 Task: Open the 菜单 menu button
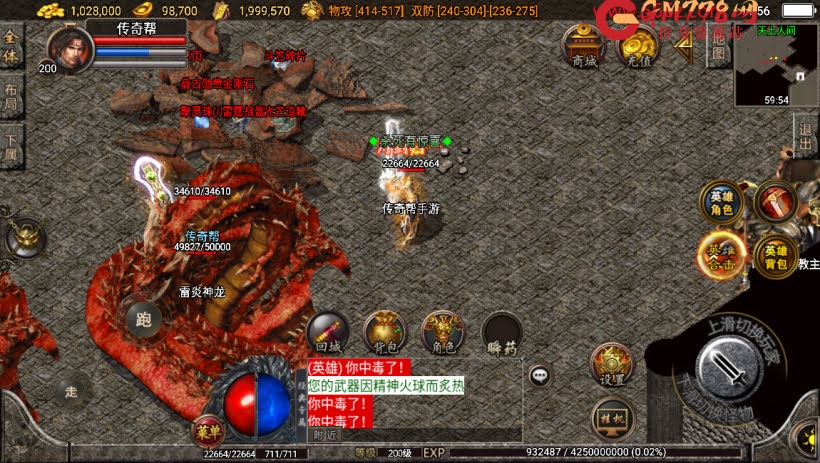tap(207, 432)
